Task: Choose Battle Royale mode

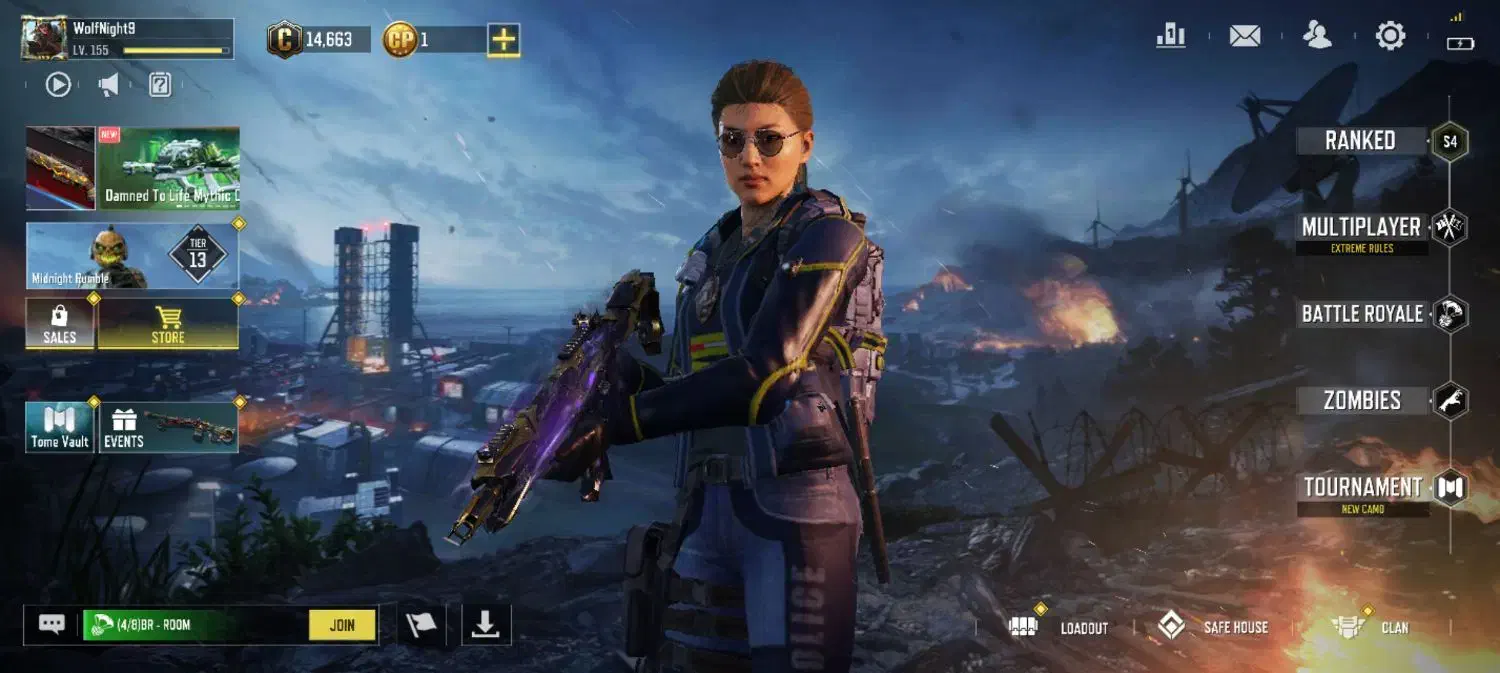Action: [1362, 314]
